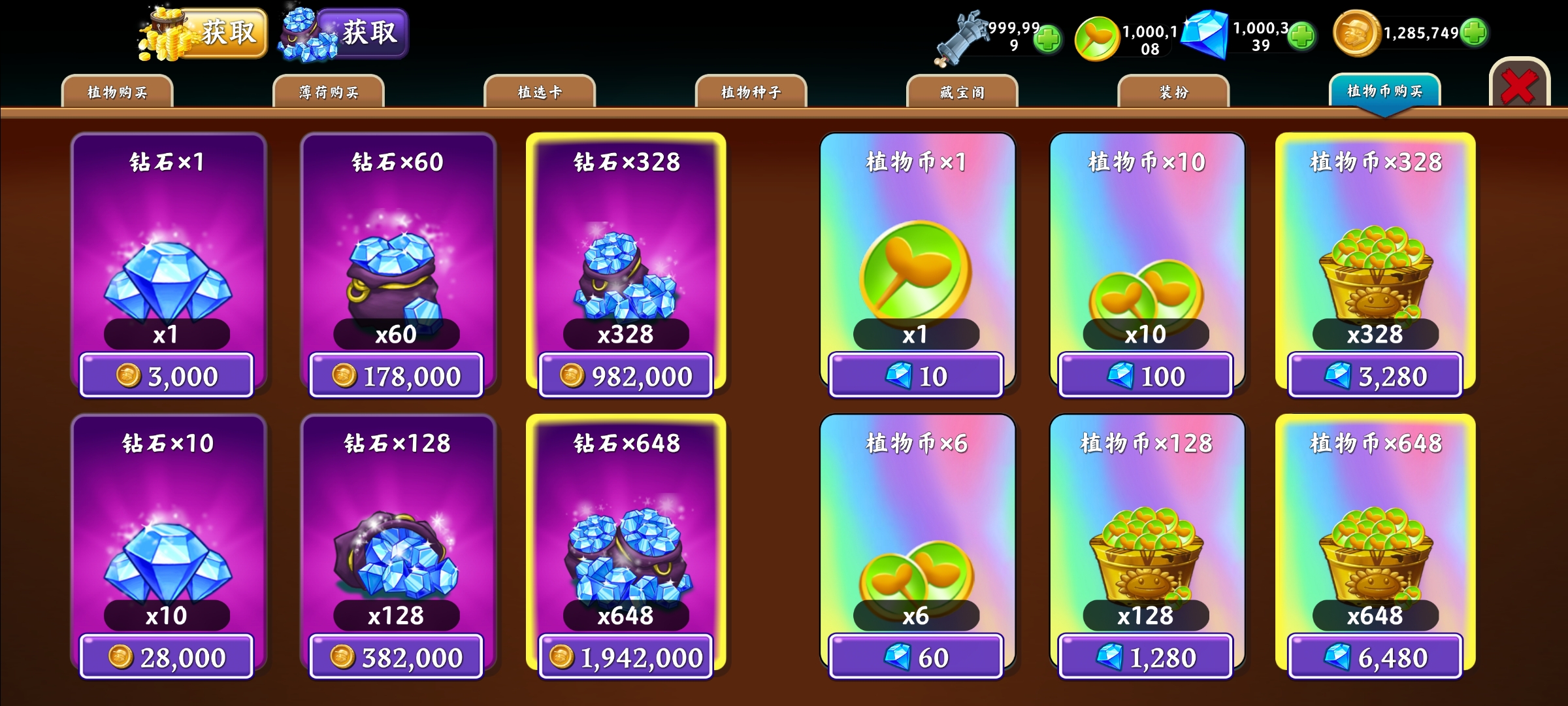The height and width of the screenshot is (706, 1568).
Task: Purchase 植物币×10 for 100 diamonds
Action: coord(1146,376)
